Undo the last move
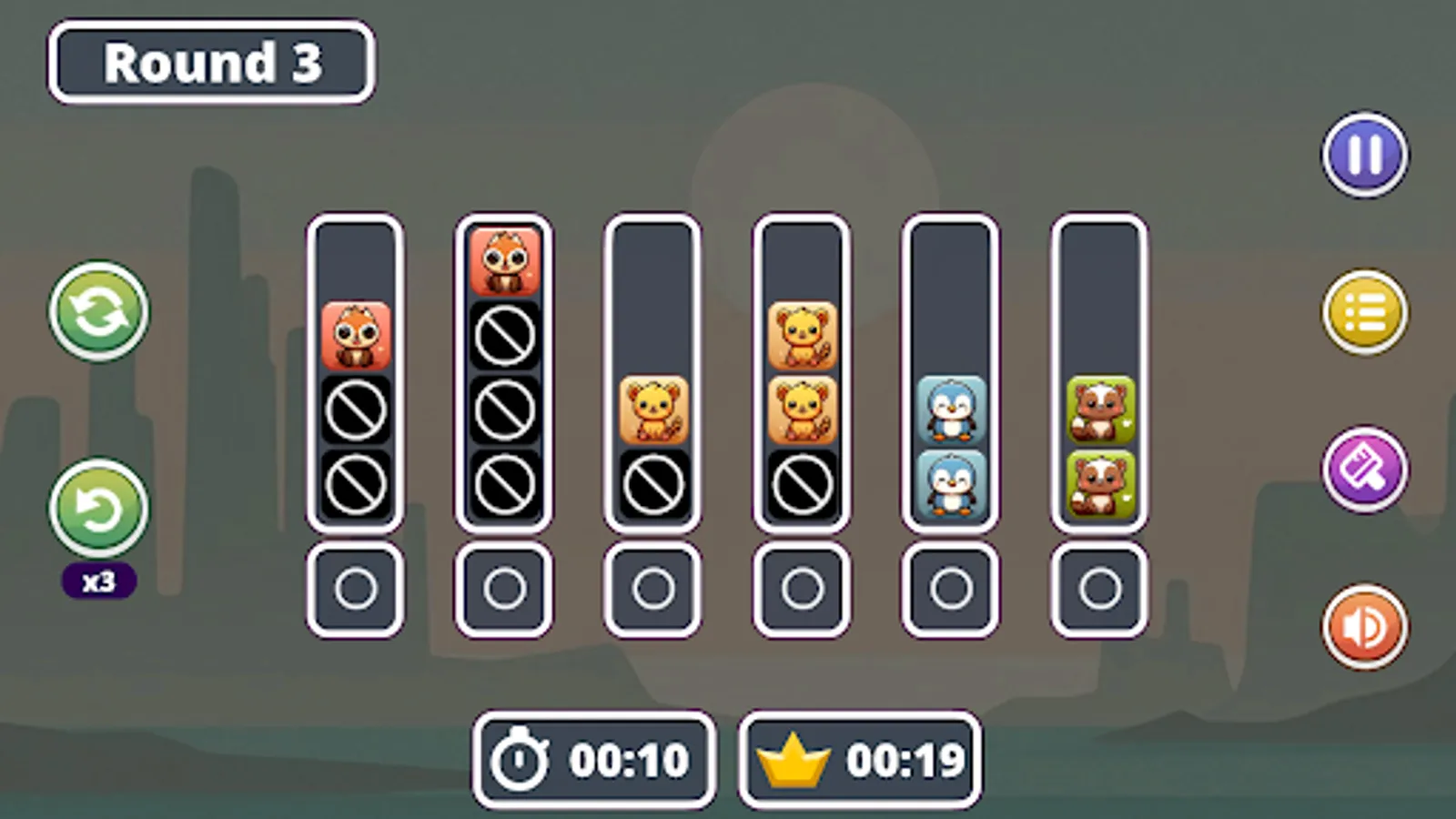 pyautogui.click(x=97, y=510)
